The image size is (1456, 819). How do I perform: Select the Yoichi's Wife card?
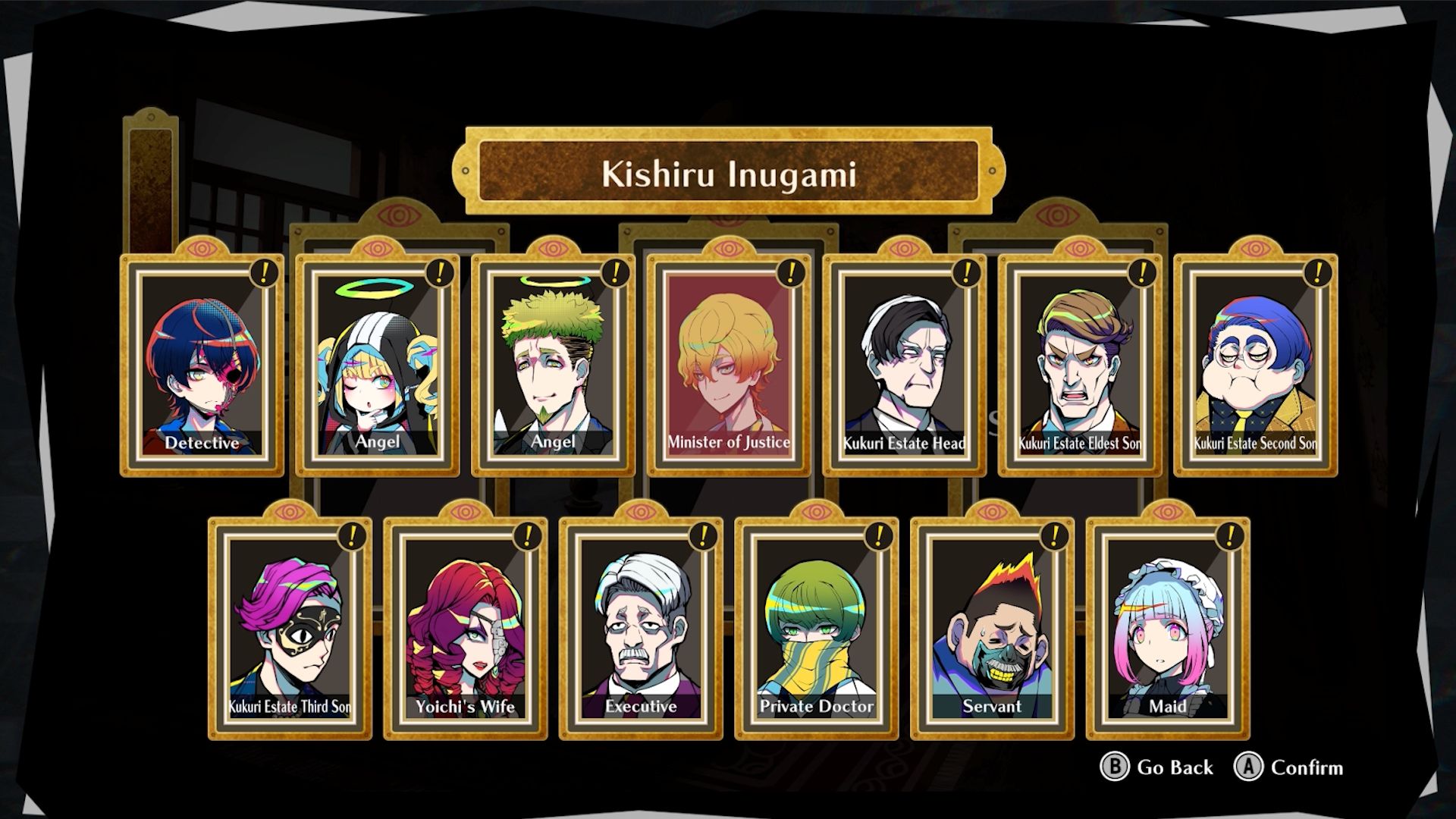[x=465, y=629]
